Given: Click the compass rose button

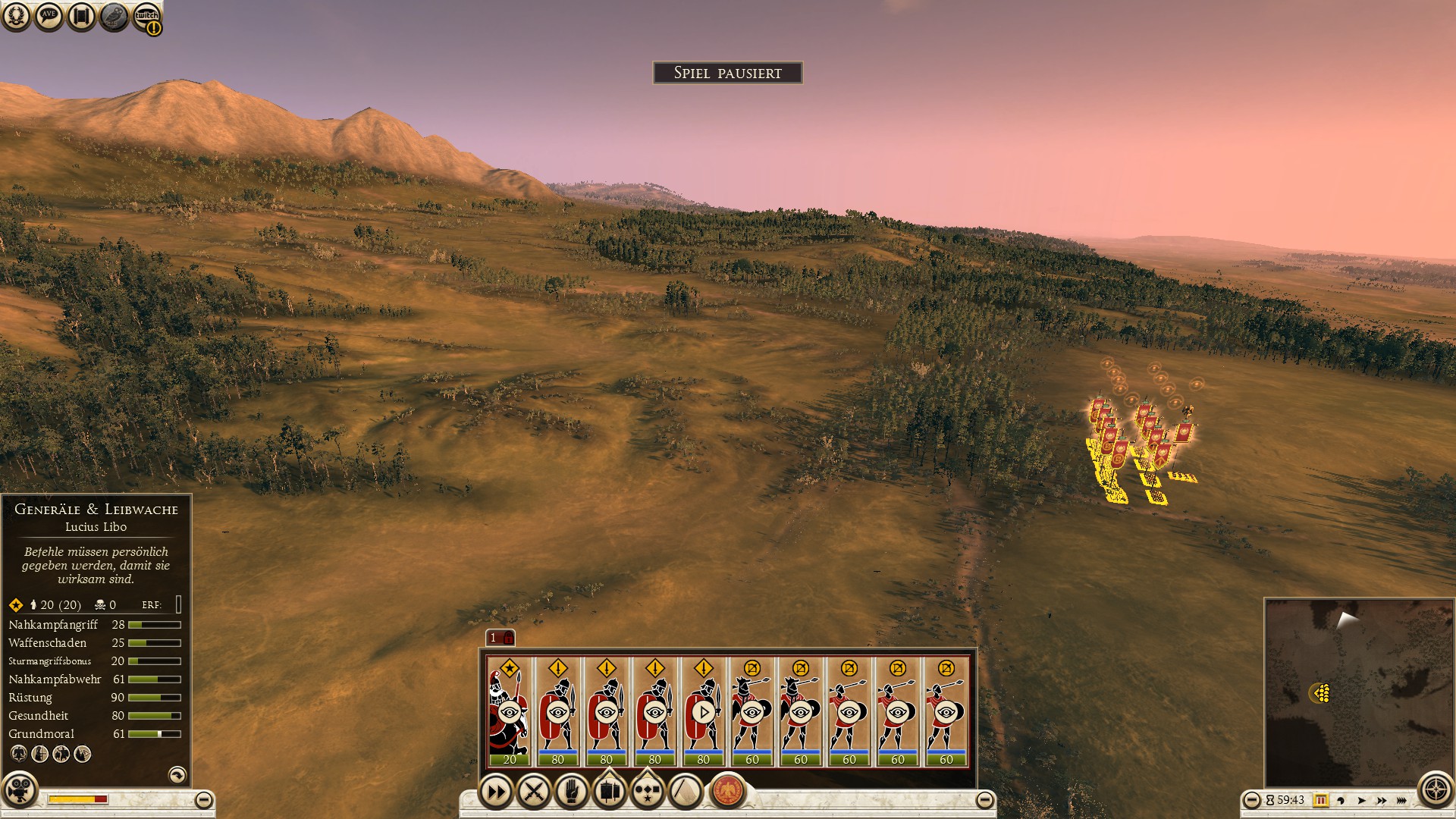Looking at the screenshot, I should point(1435,791).
